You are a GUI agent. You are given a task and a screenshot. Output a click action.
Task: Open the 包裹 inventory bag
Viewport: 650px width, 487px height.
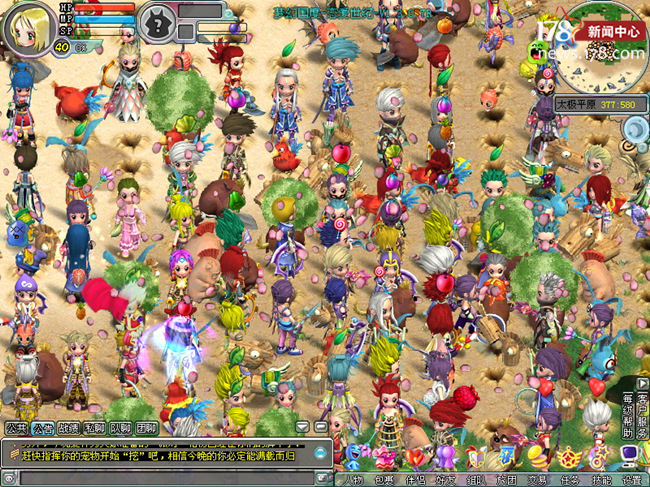385,478
